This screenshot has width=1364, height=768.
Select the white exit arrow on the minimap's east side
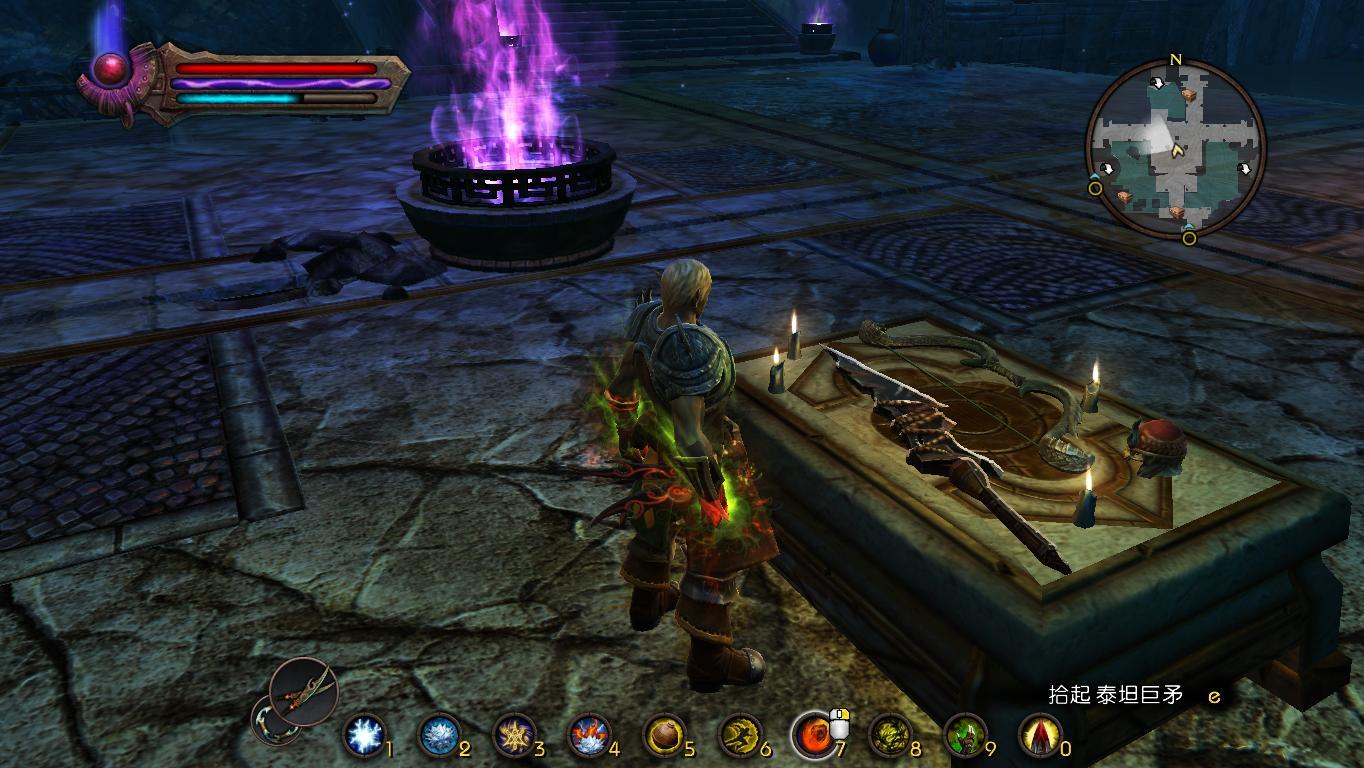(1245, 169)
